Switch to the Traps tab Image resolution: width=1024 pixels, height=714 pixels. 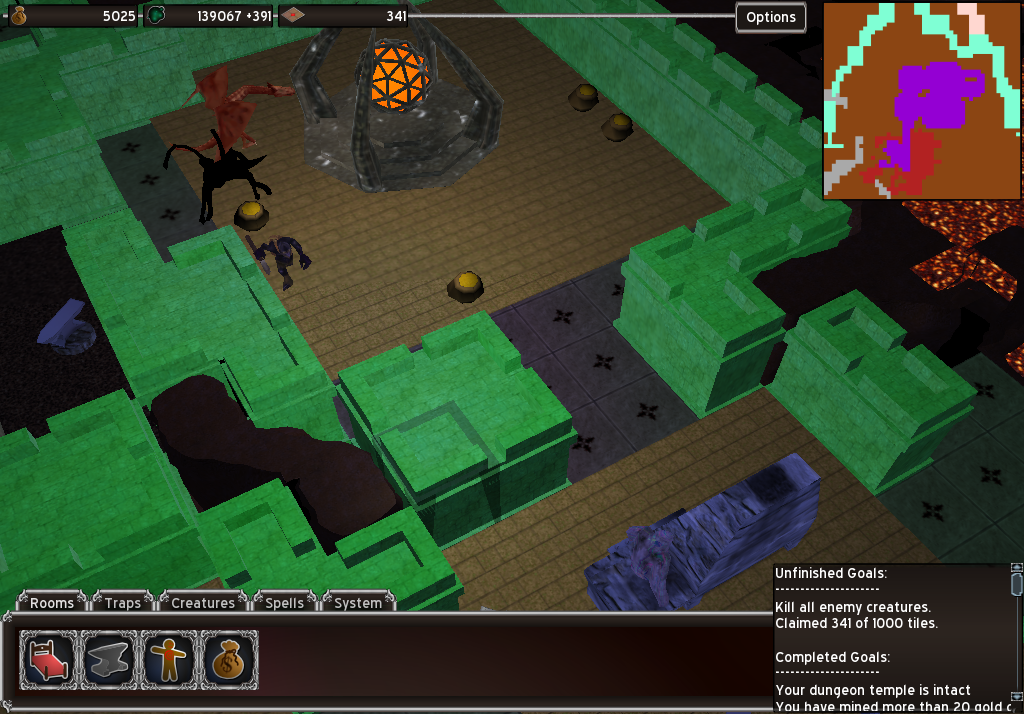pos(123,602)
